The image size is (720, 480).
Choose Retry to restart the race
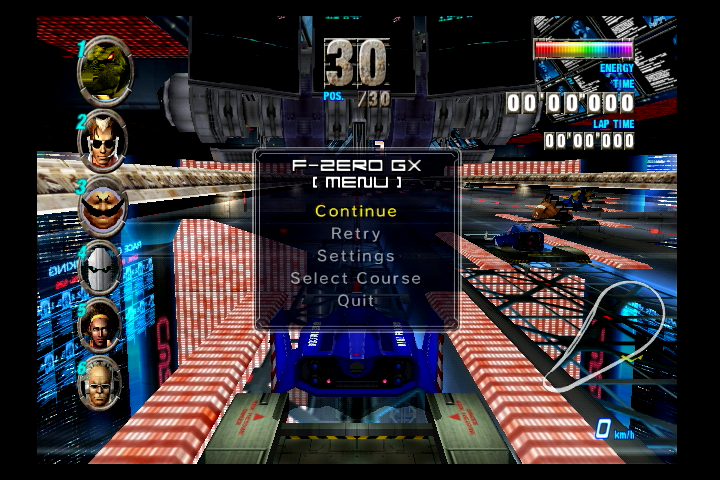pyautogui.click(x=356, y=233)
